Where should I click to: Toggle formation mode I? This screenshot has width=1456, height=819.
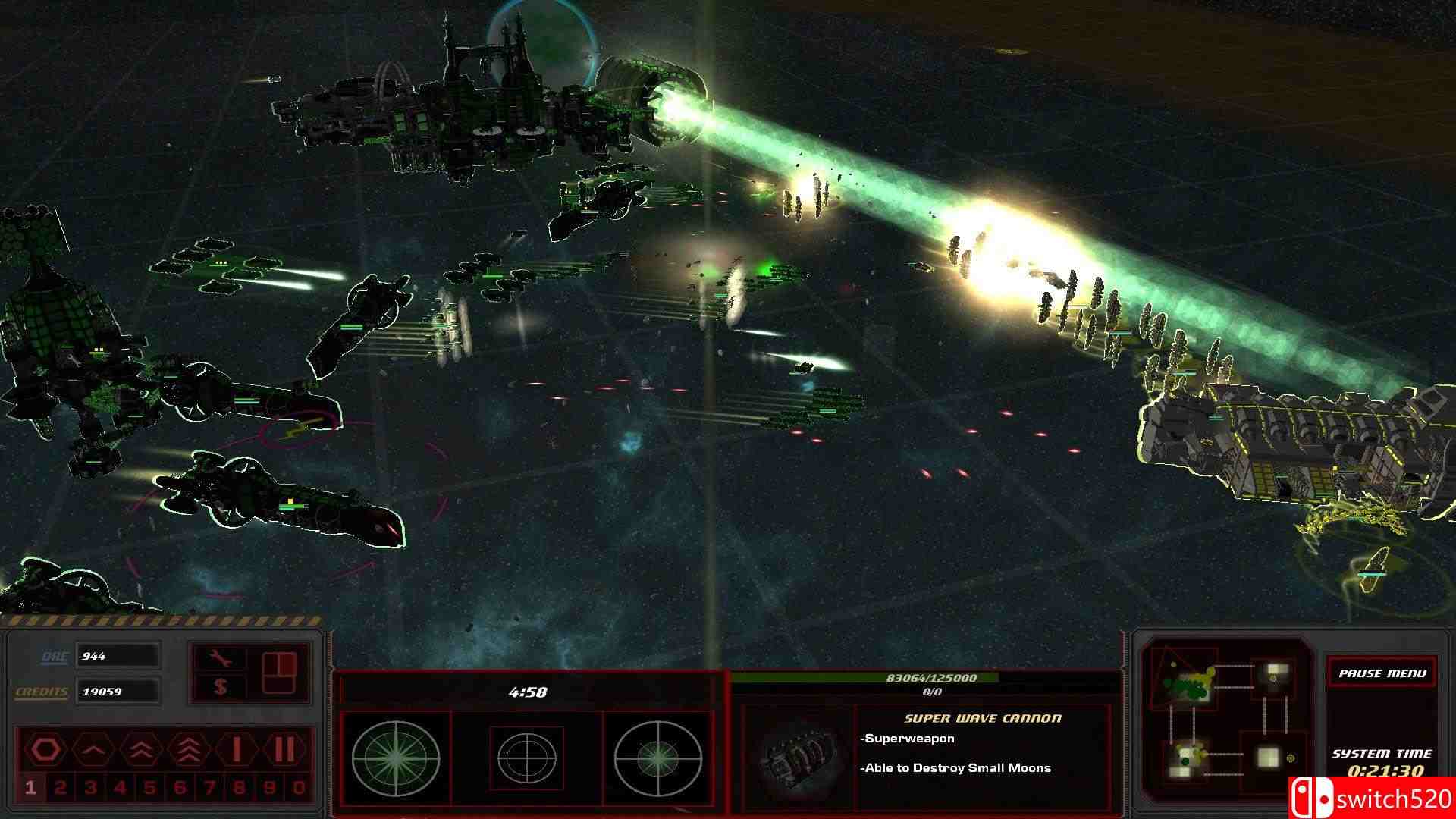click(x=237, y=748)
